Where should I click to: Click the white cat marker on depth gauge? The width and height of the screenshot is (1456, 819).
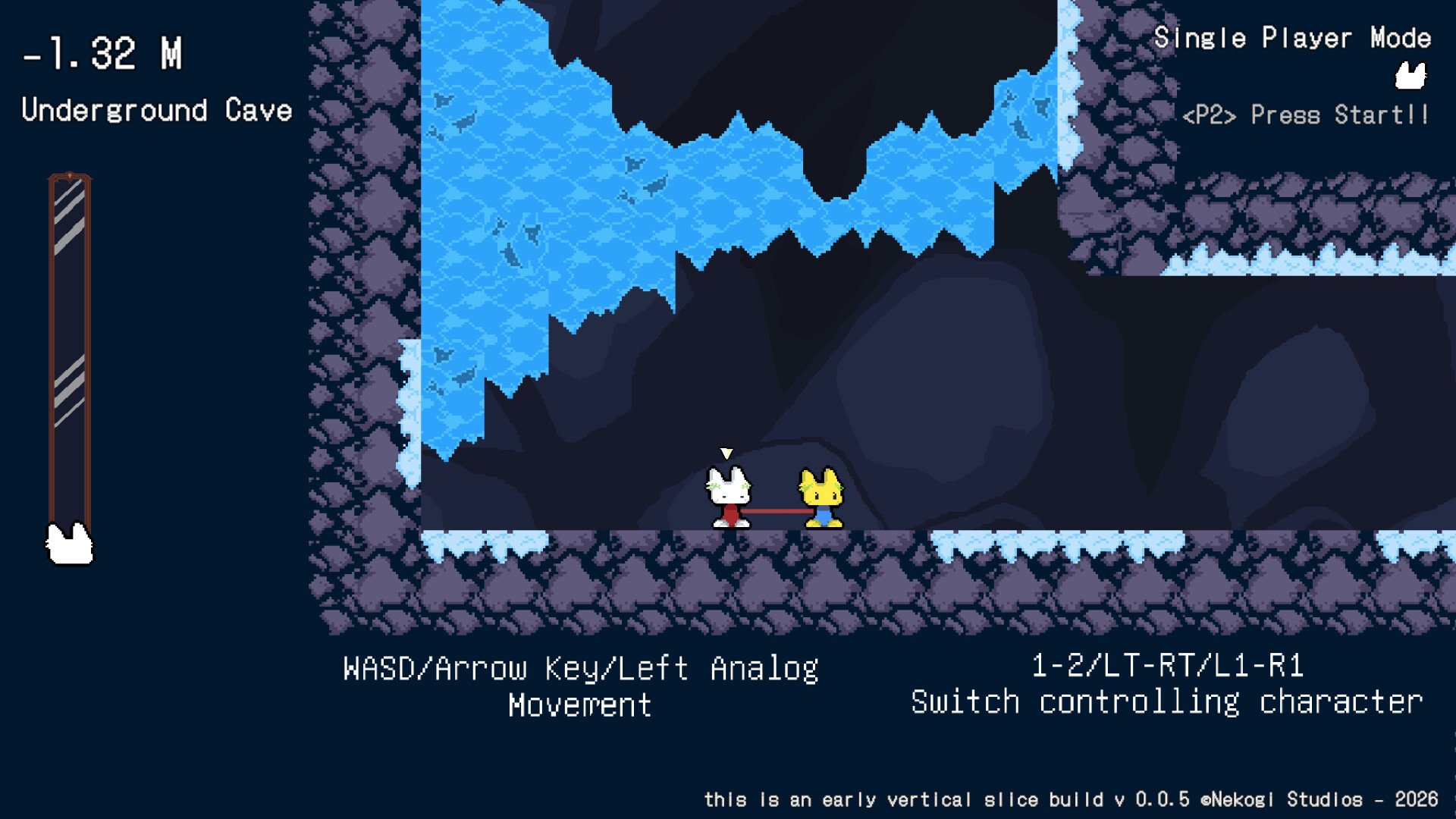(71, 542)
